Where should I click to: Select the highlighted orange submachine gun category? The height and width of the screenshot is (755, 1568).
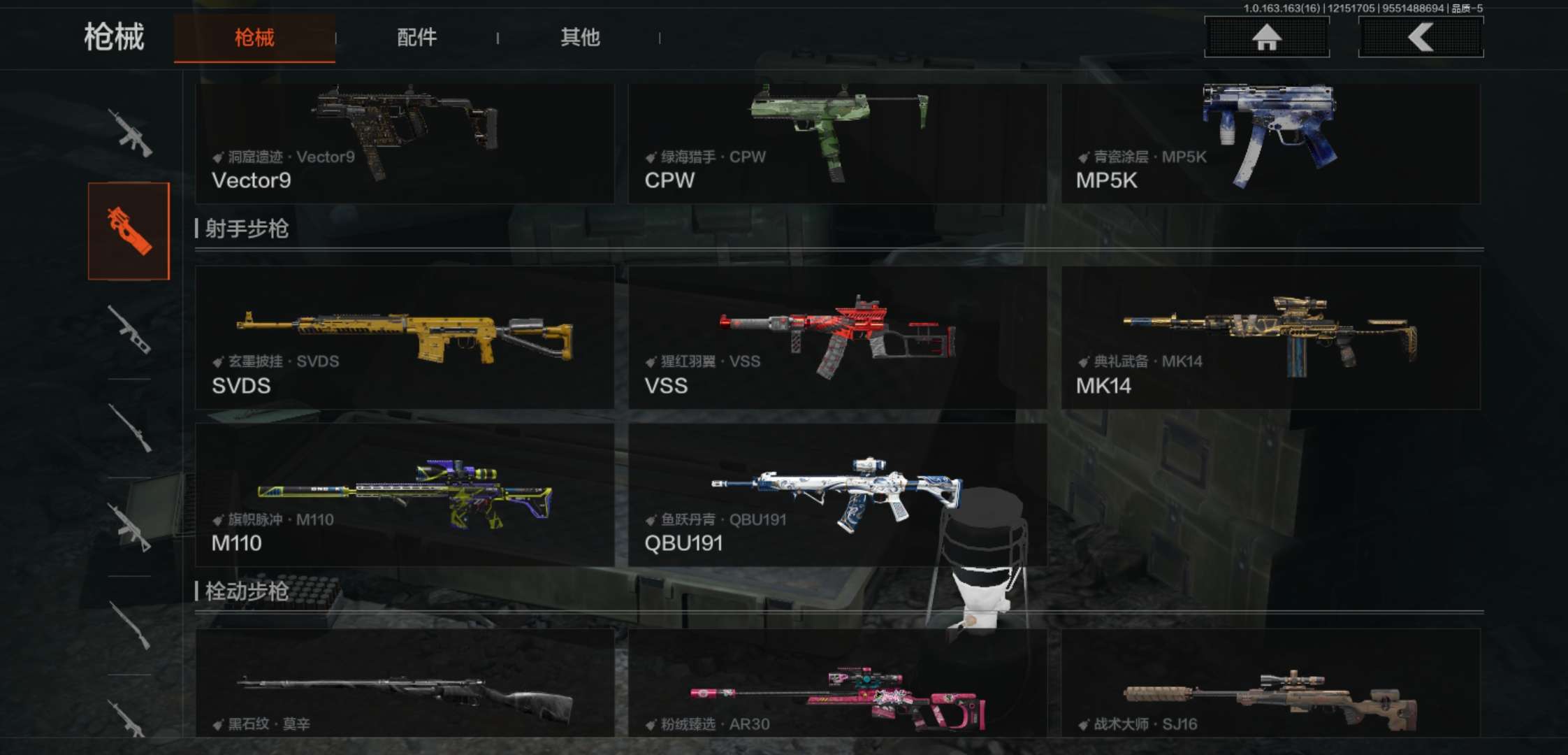point(129,231)
